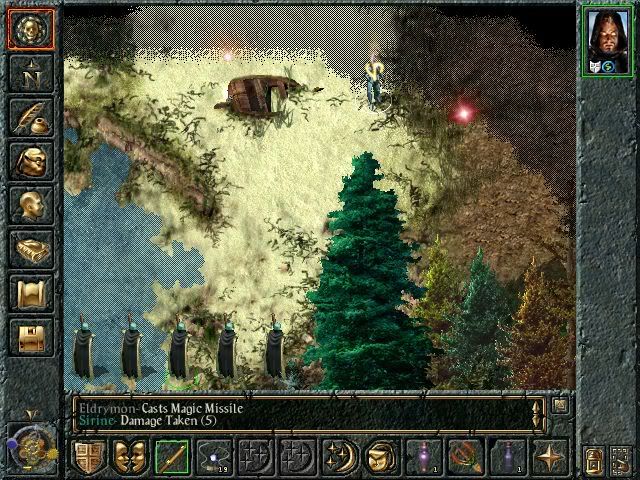
Task: Open the use item bag button
Action: [382, 457]
